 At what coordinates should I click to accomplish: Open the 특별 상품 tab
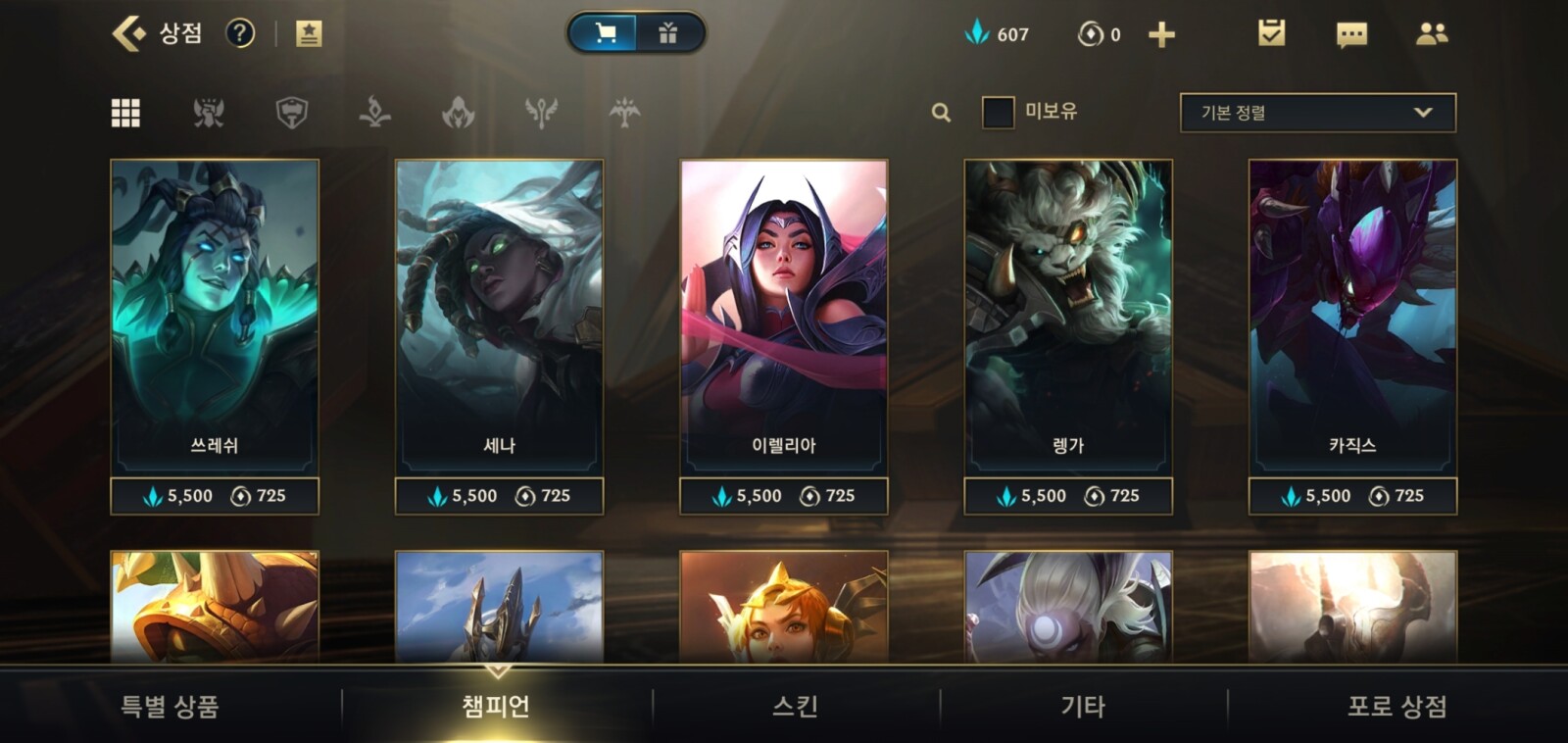click(170, 706)
